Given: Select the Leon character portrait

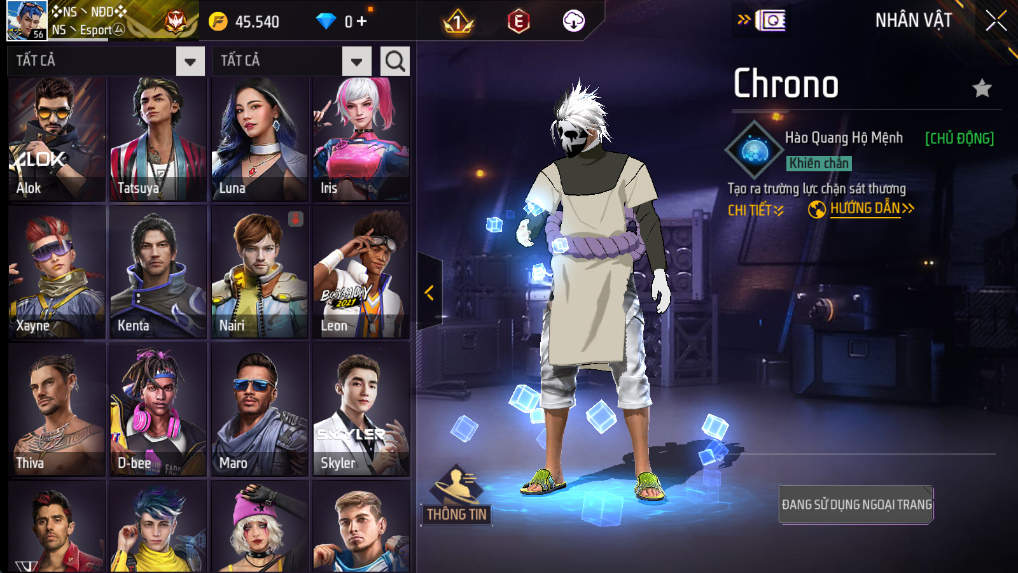Looking at the screenshot, I should click(361, 273).
